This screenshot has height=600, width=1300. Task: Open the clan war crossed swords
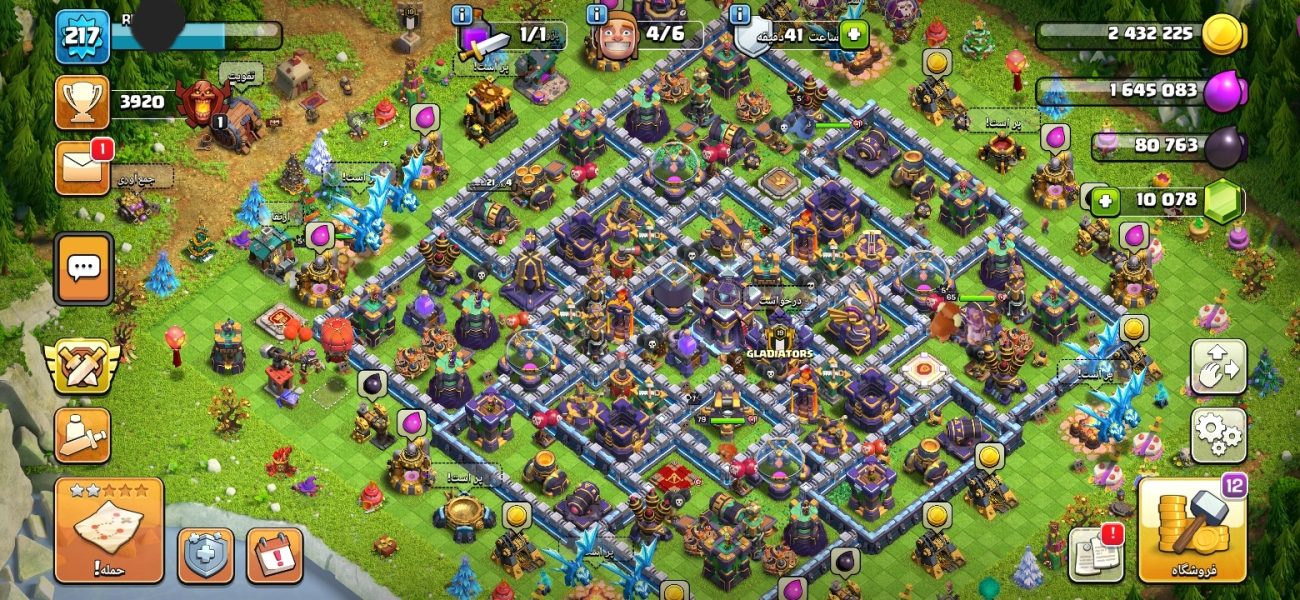(x=83, y=365)
